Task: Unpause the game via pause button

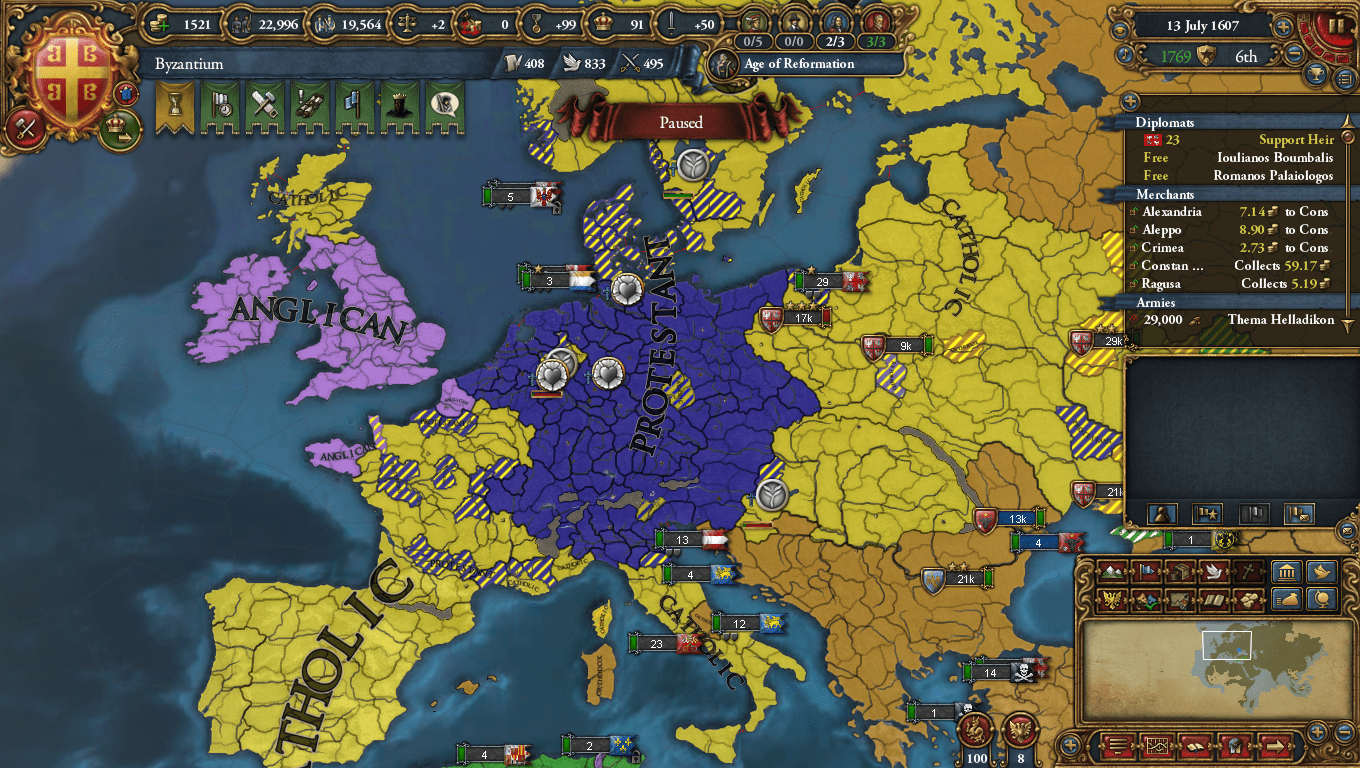Action: (x=1336, y=25)
